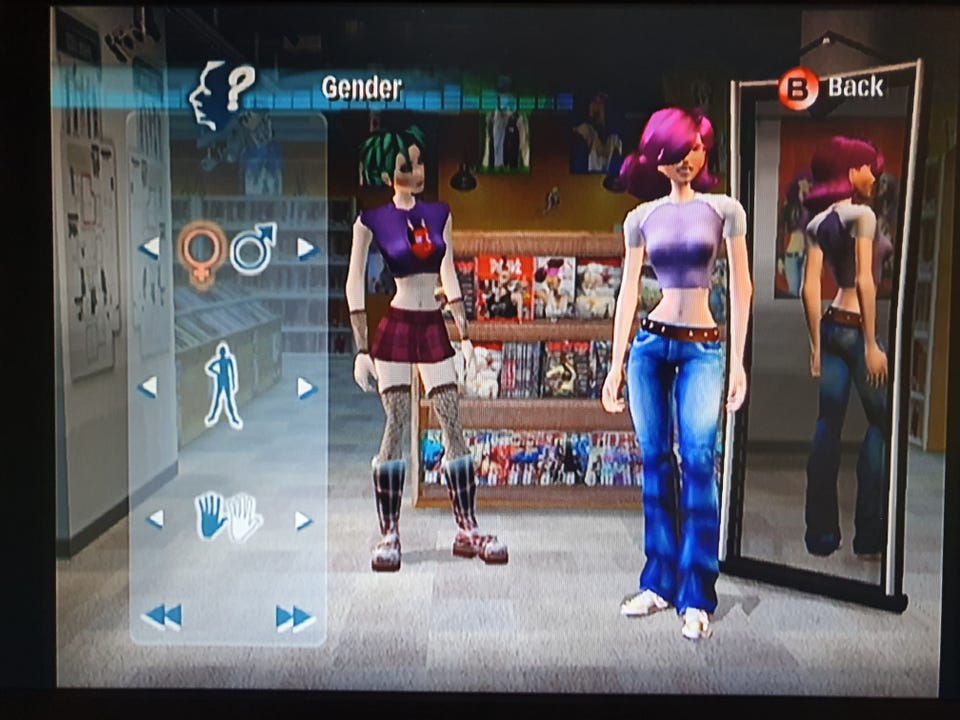Click the left arrow beside the female symbol
960x720 pixels.
click(150, 247)
